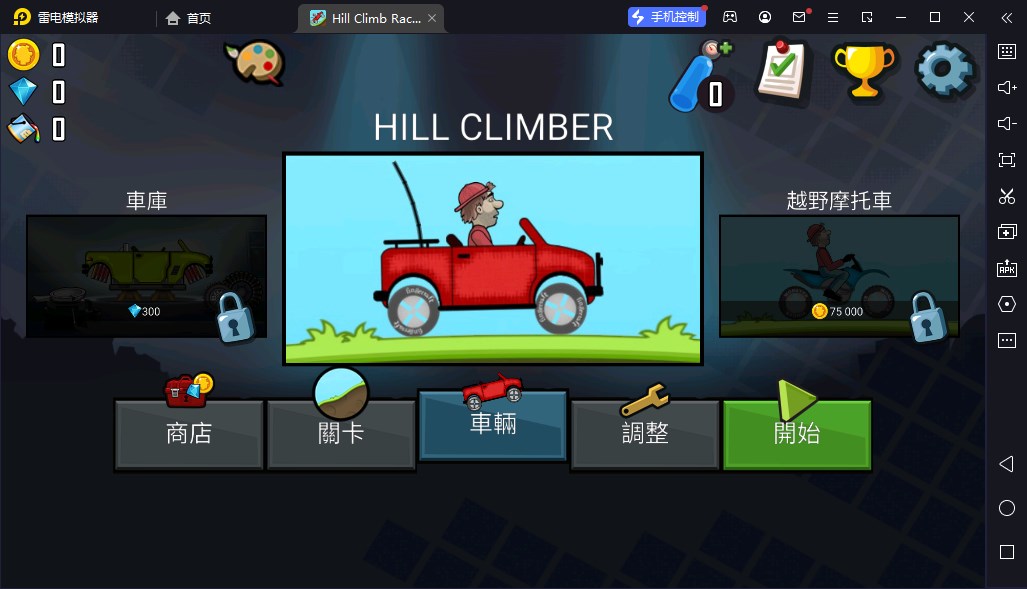Select the locked 車庫 garage vehicle card

146,276
